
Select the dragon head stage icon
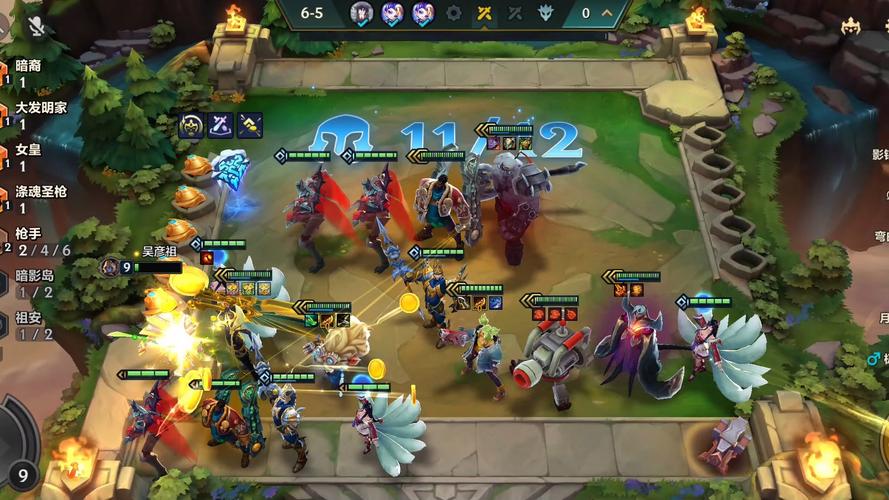pyautogui.click(x=545, y=14)
